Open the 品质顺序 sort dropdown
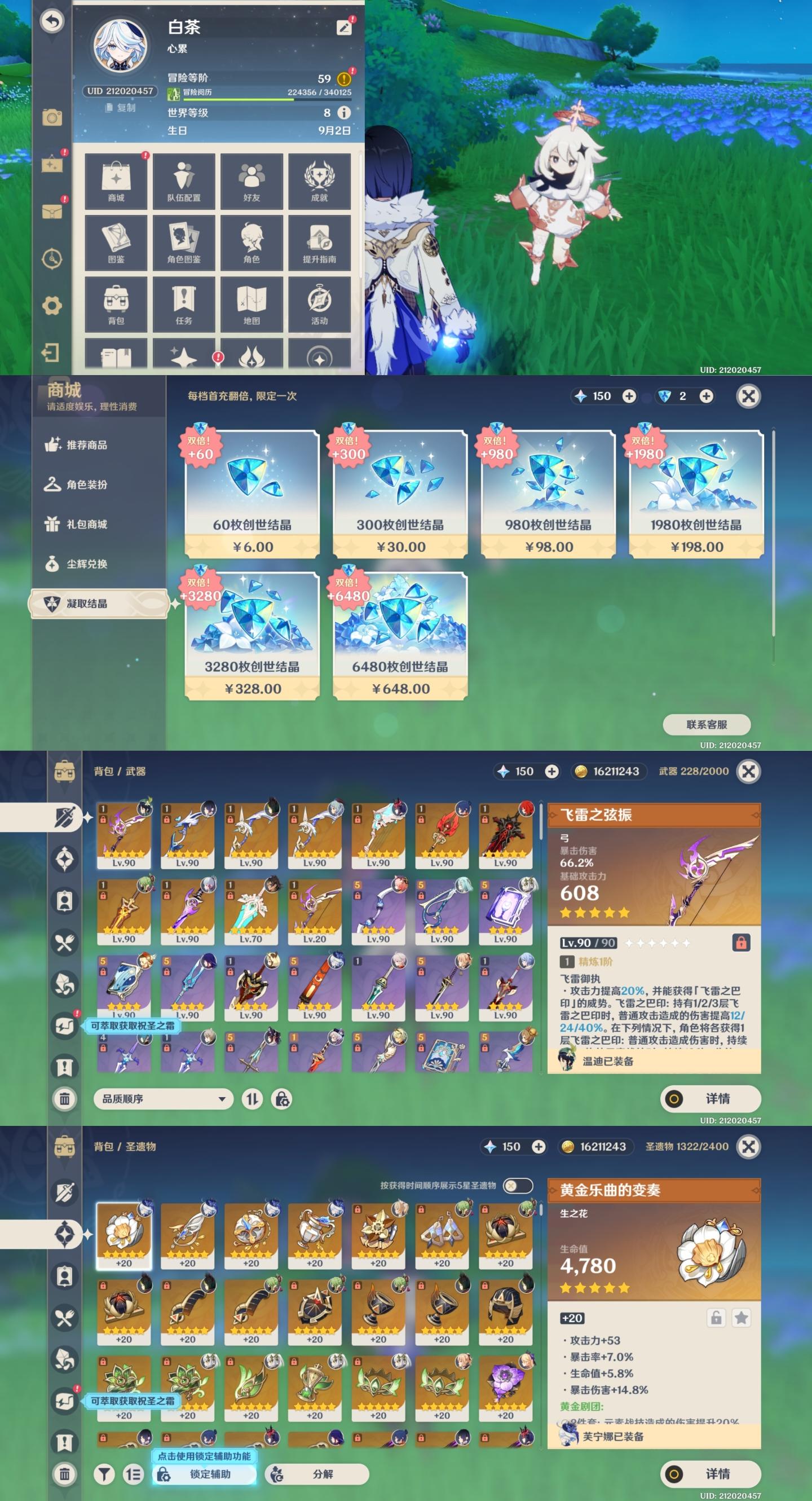812x1501 pixels. (x=163, y=1099)
